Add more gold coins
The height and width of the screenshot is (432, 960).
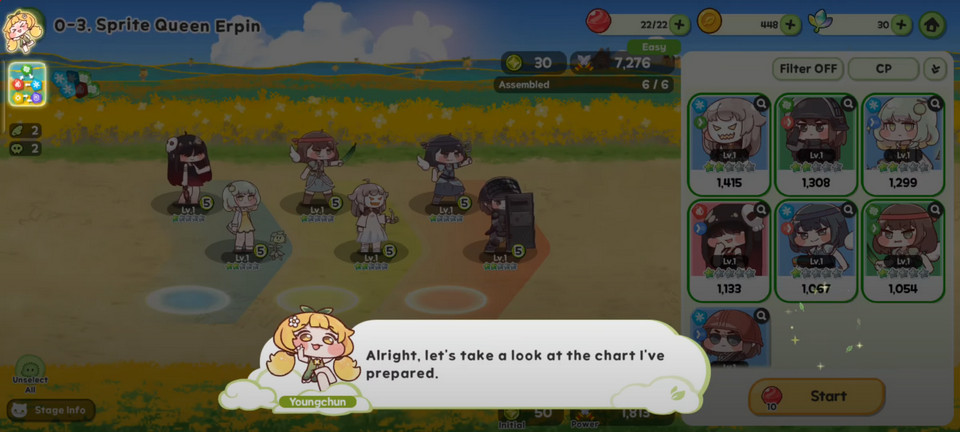coord(790,24)
